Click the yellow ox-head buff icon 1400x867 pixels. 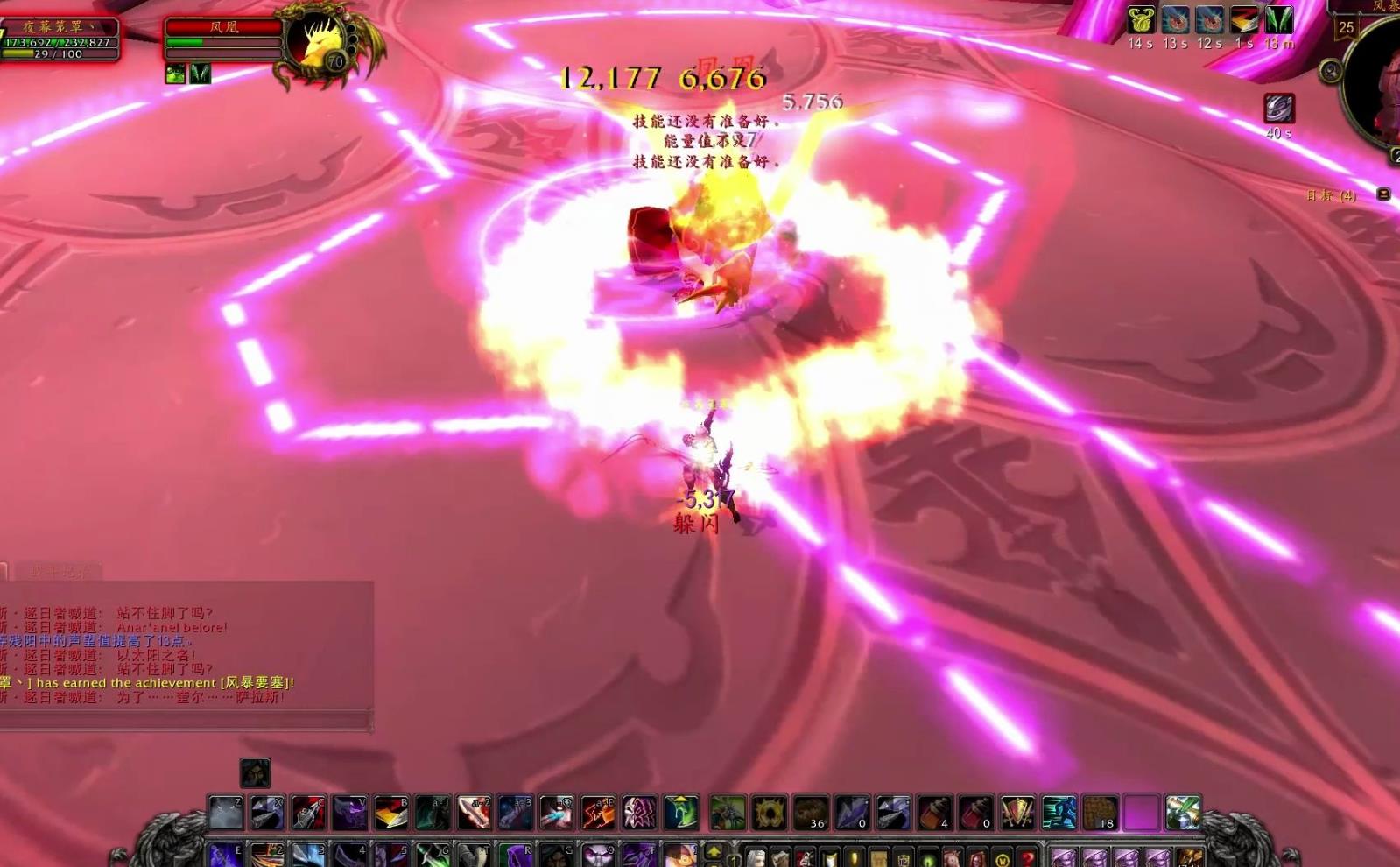1141,20
